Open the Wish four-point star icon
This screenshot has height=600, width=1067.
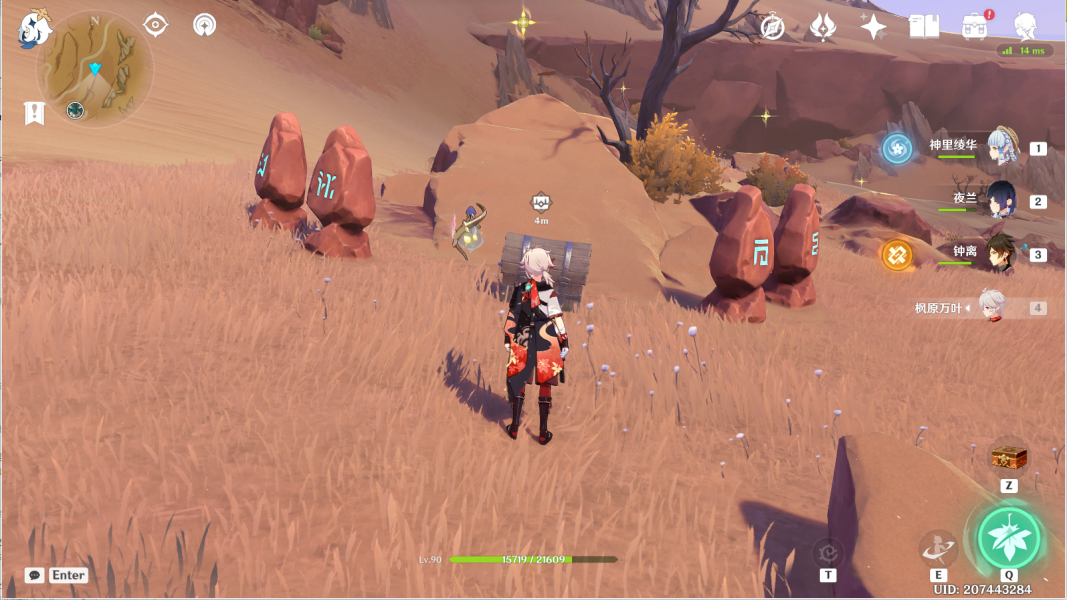click(873, 27)
